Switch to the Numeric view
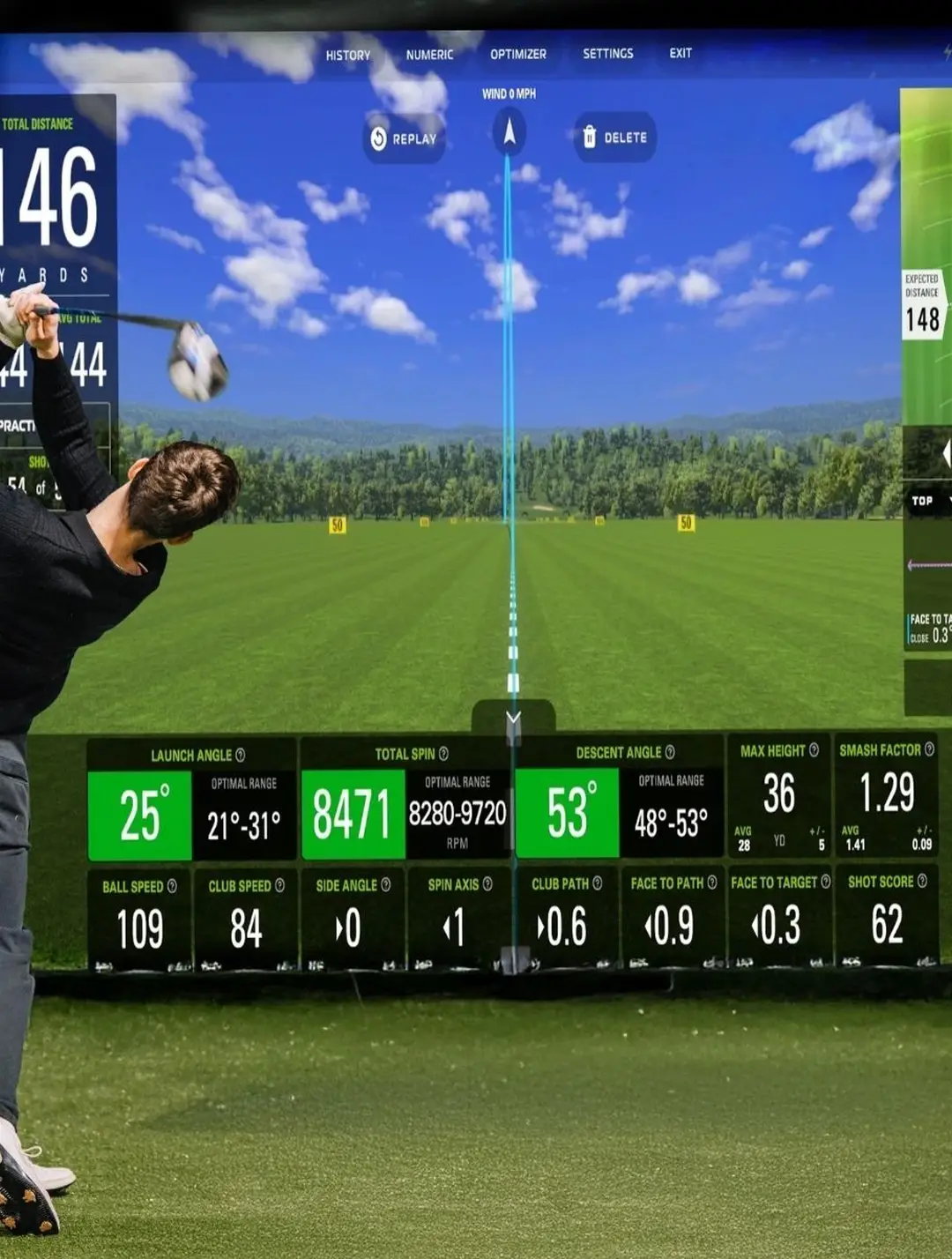Screen dimensions: 952x1259 [x=429, y=55]
